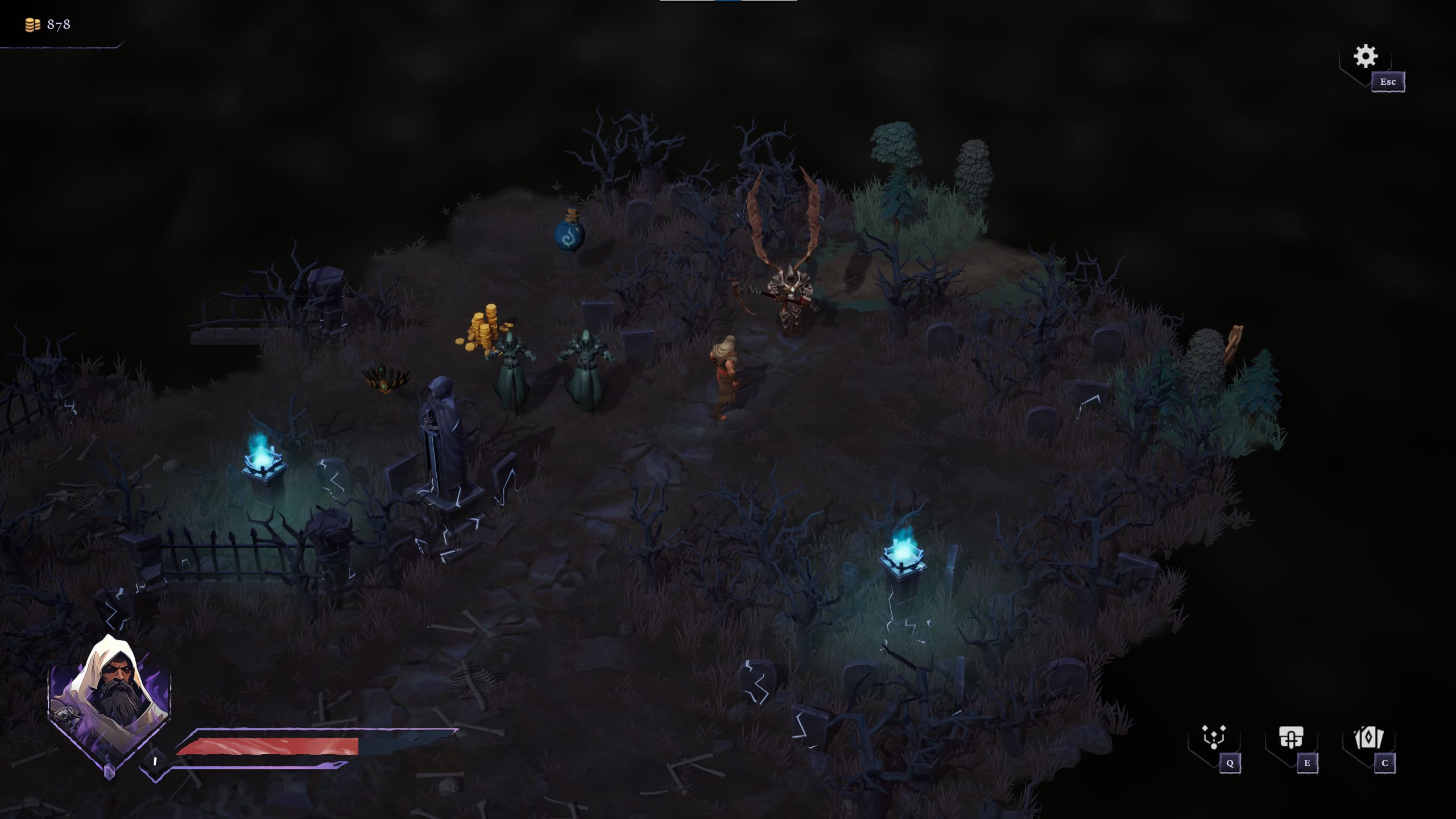Open the settings gear in the top right

click(1367, 56)
